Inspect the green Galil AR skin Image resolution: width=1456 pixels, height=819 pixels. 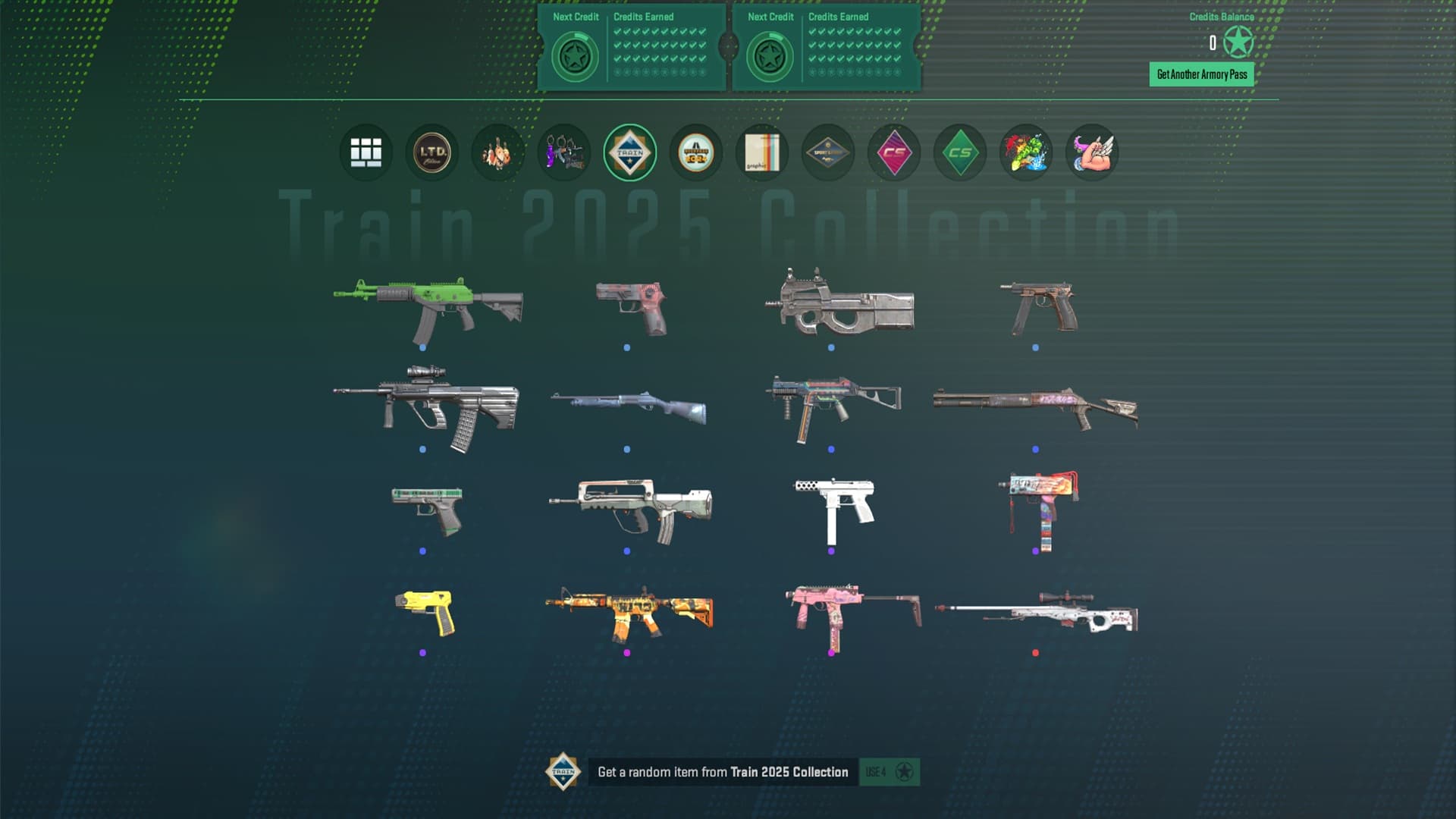click(x=428, y=307)
